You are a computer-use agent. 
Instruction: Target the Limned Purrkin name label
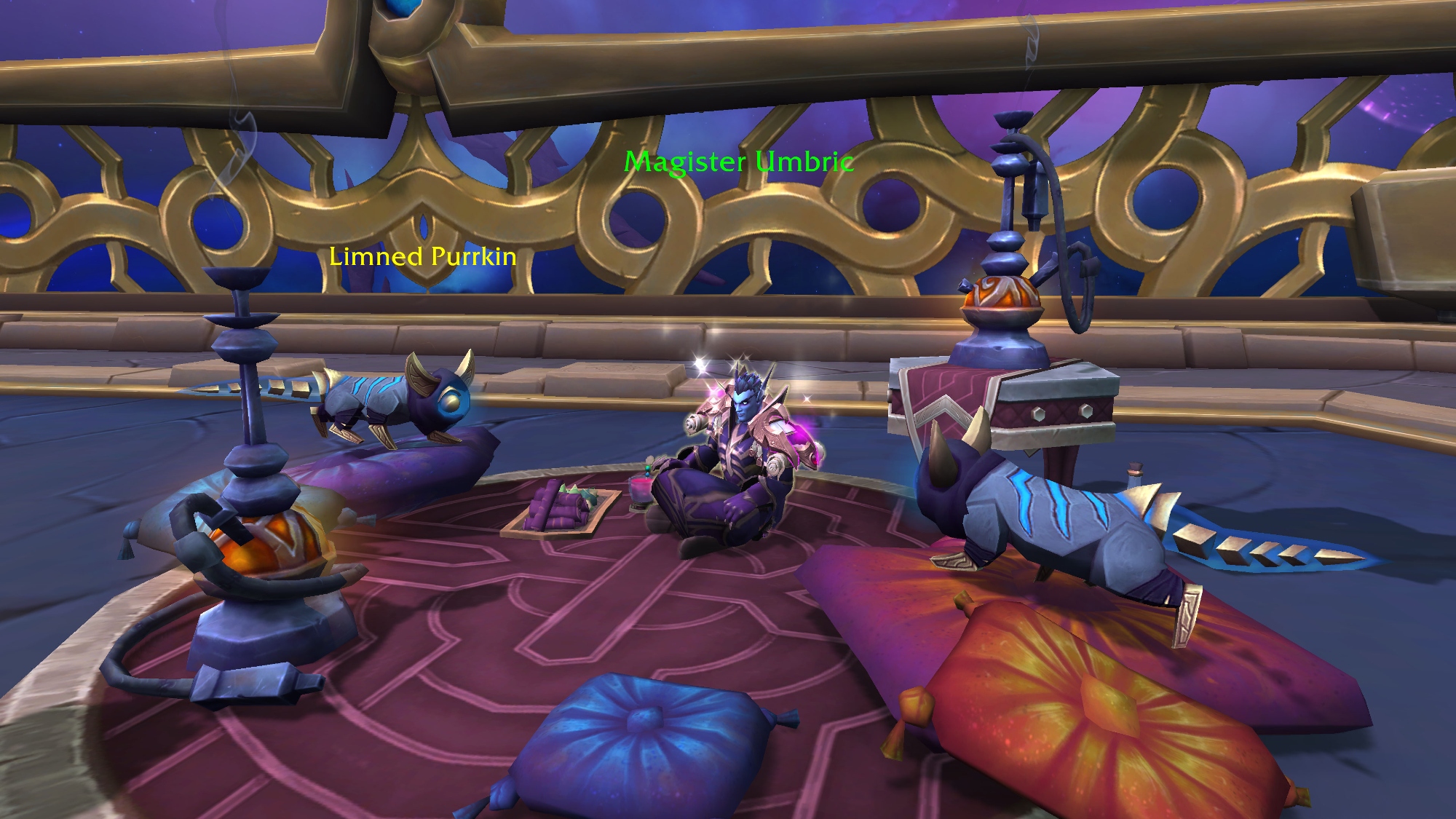[422, 256]
